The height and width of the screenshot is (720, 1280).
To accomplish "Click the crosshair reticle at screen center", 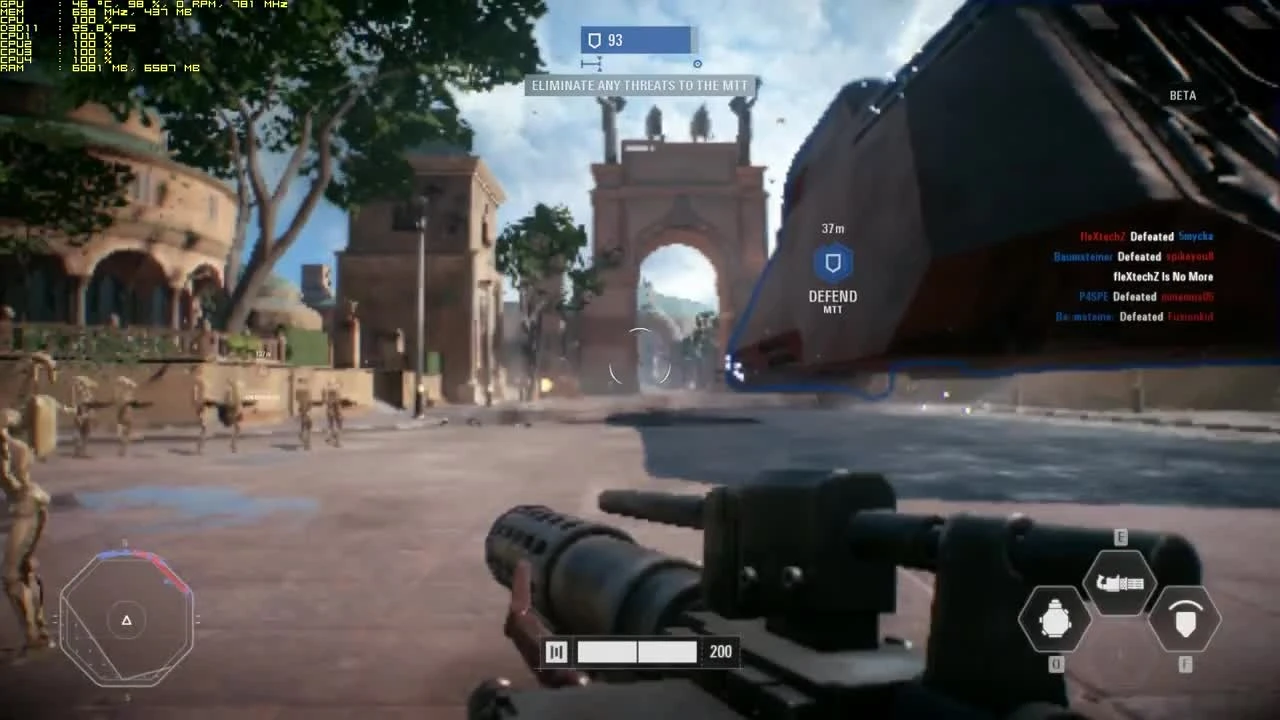I will [x=640, y=364].
